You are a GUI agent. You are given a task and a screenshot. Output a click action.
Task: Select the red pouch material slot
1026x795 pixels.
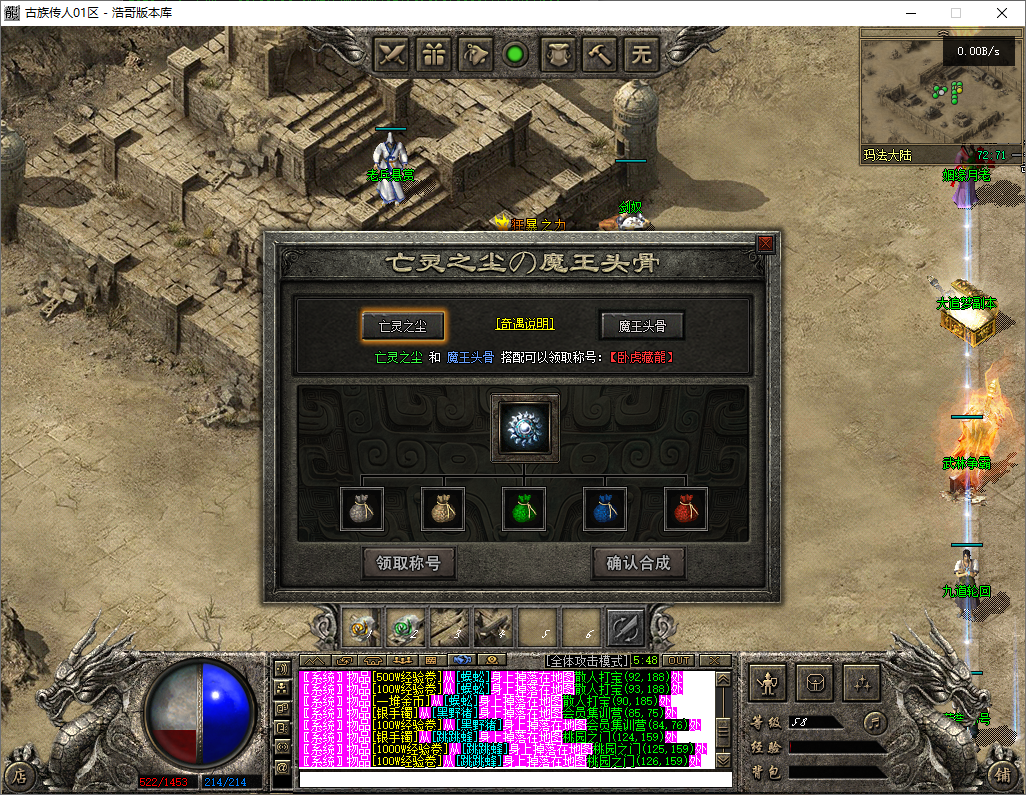[x=686, y=509]
